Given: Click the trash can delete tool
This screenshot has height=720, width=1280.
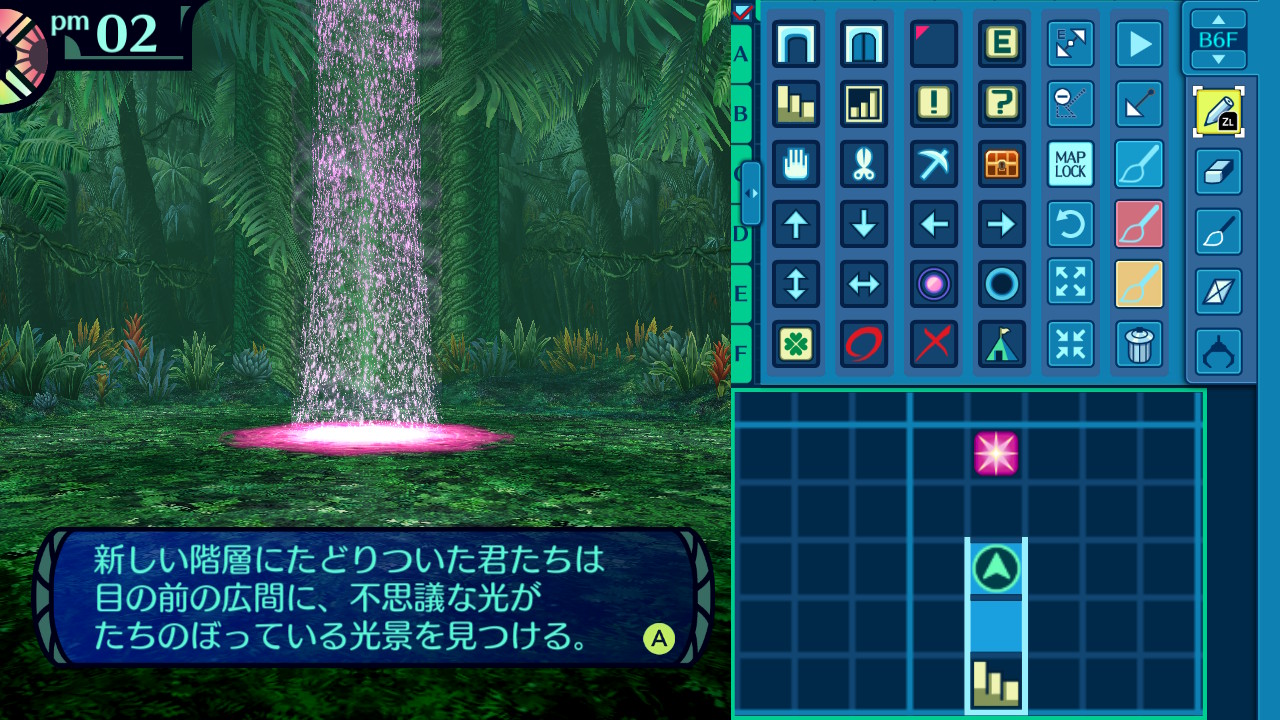Looking at the screenshot, I should (x=1139, y=344).
